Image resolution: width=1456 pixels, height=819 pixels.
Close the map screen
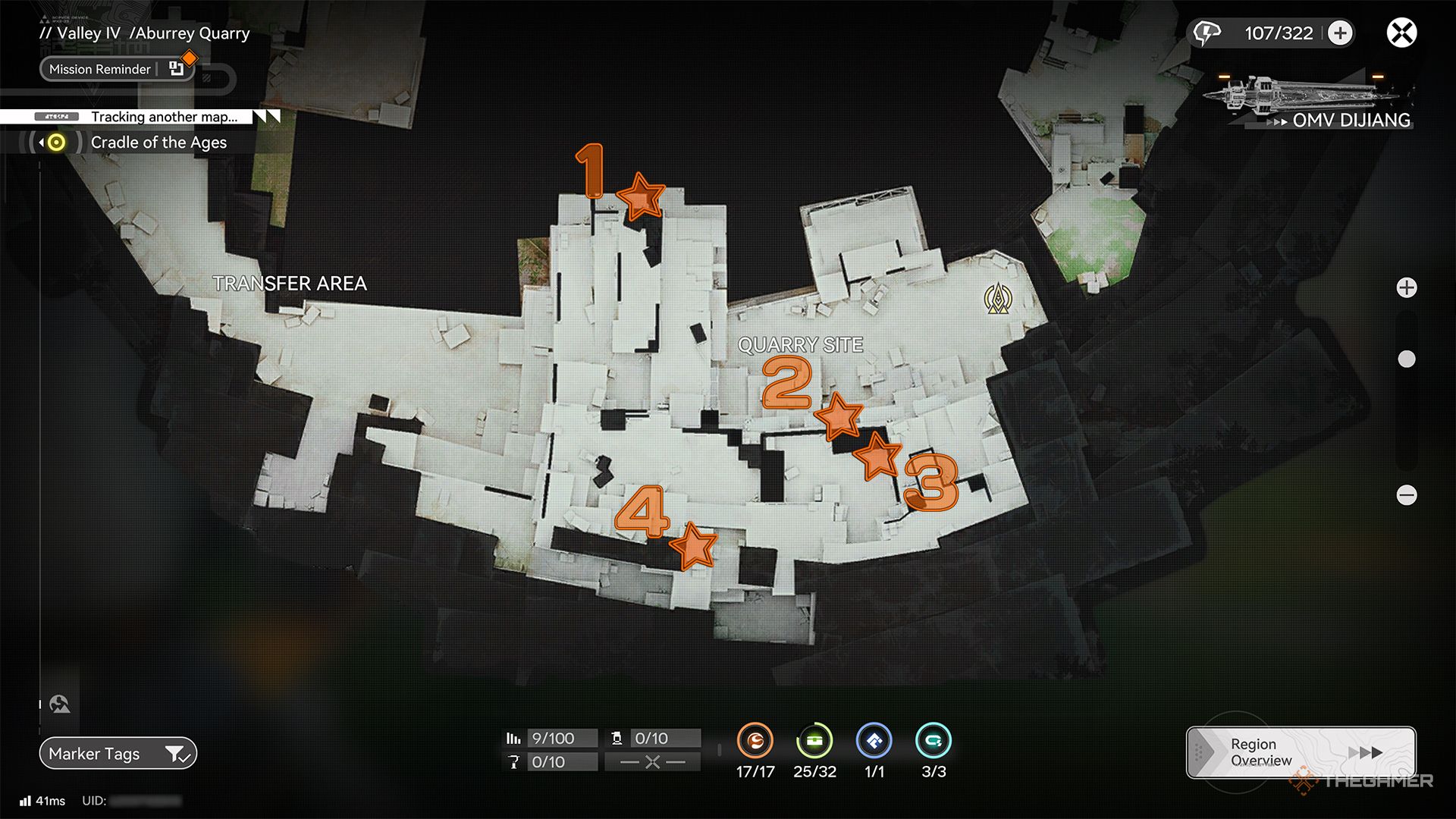1401,33
